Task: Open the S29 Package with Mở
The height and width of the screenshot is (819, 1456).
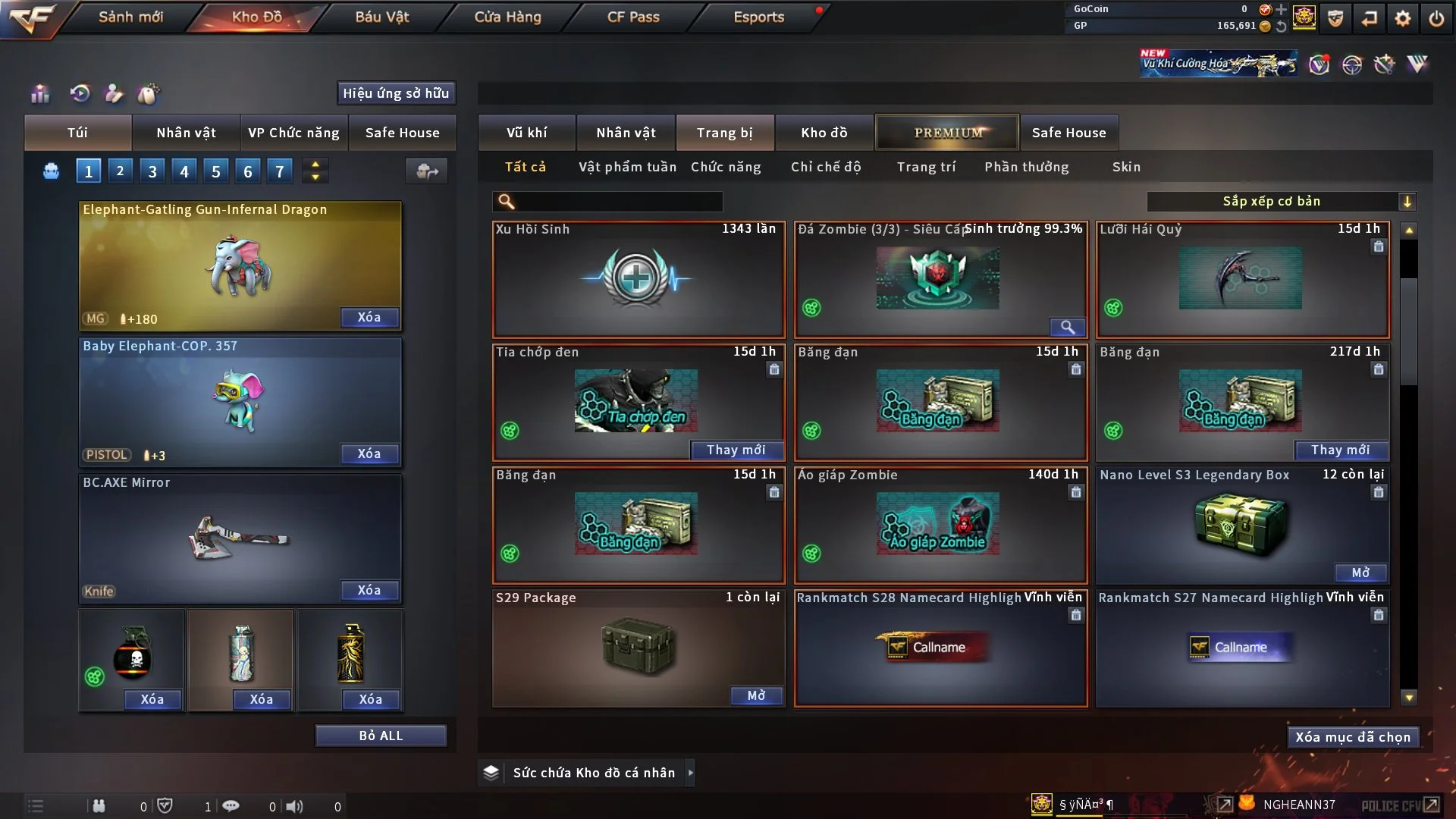Action: (756, 695)
